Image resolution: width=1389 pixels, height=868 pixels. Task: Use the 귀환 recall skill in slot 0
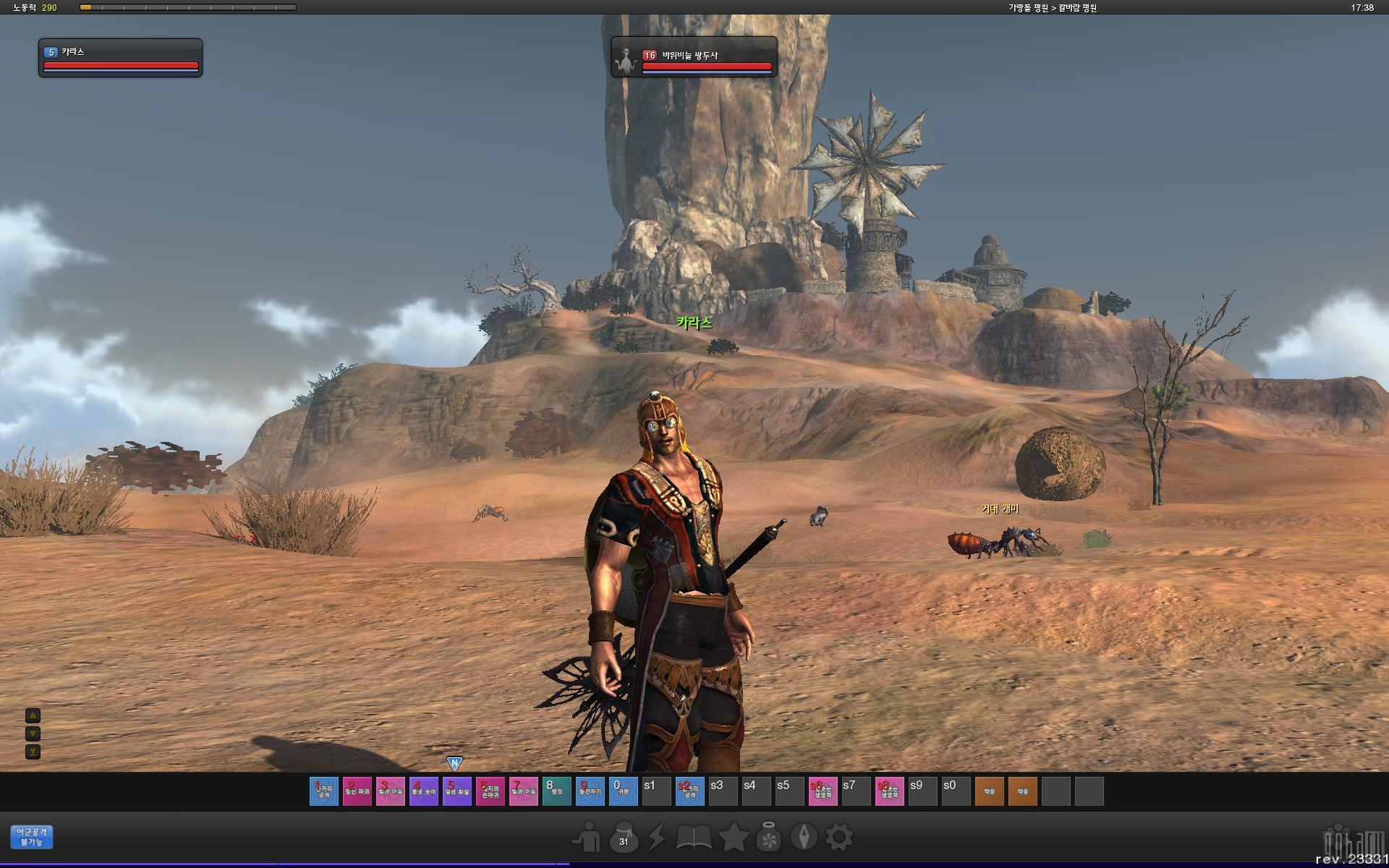tap(623, 791)
